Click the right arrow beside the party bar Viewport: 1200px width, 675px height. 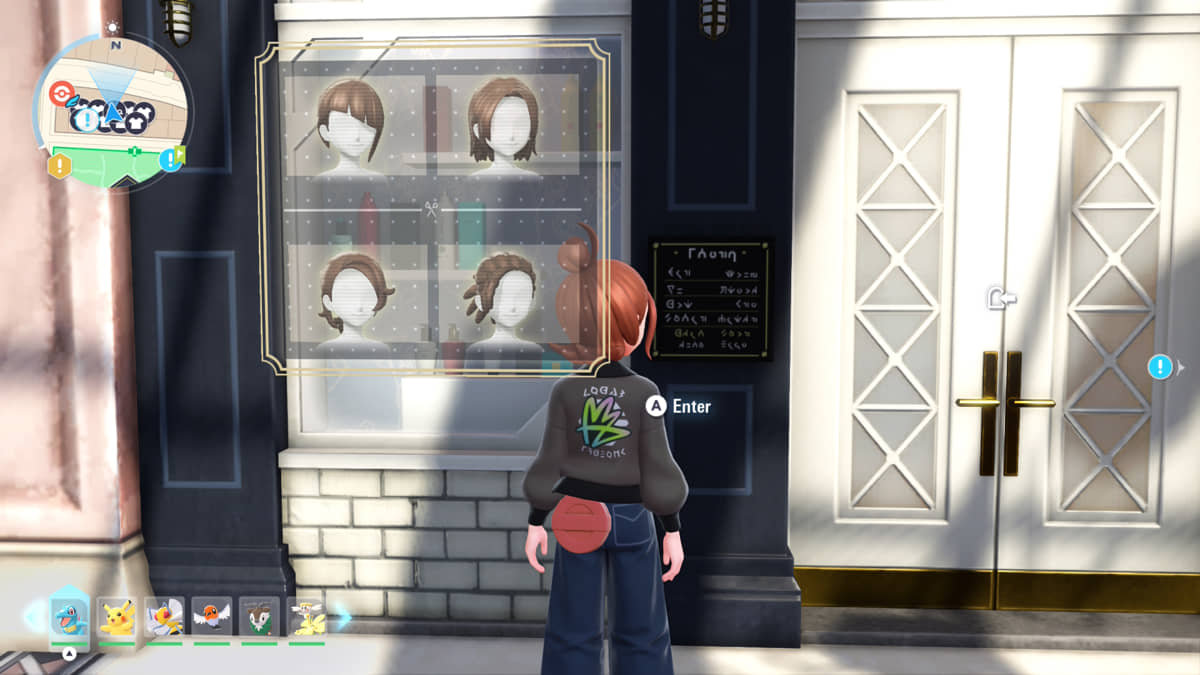pyautogui.click(x=343, y=616)
